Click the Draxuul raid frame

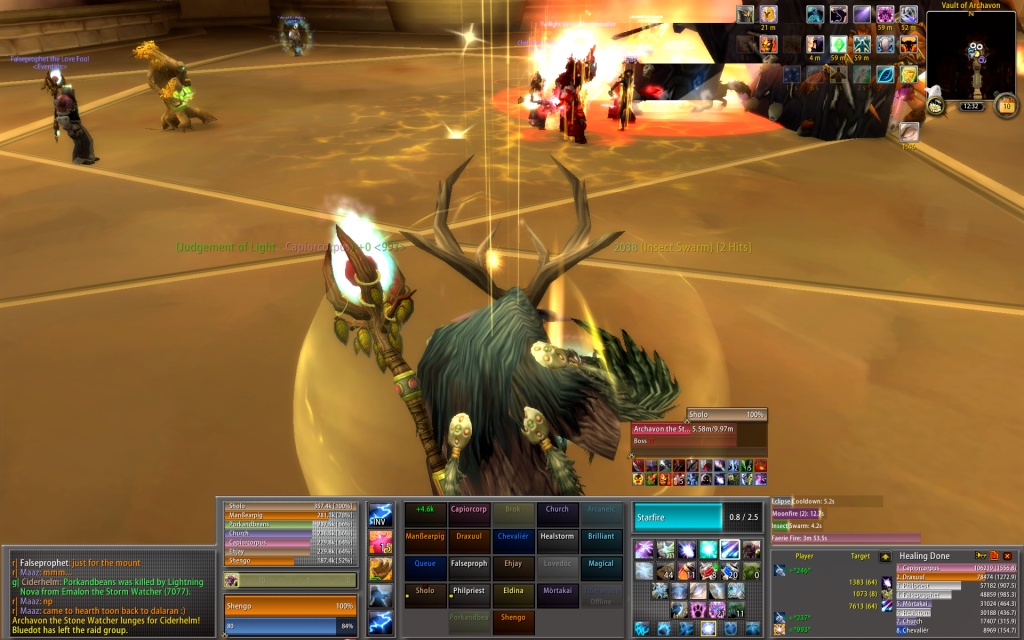tap(469, 537)
